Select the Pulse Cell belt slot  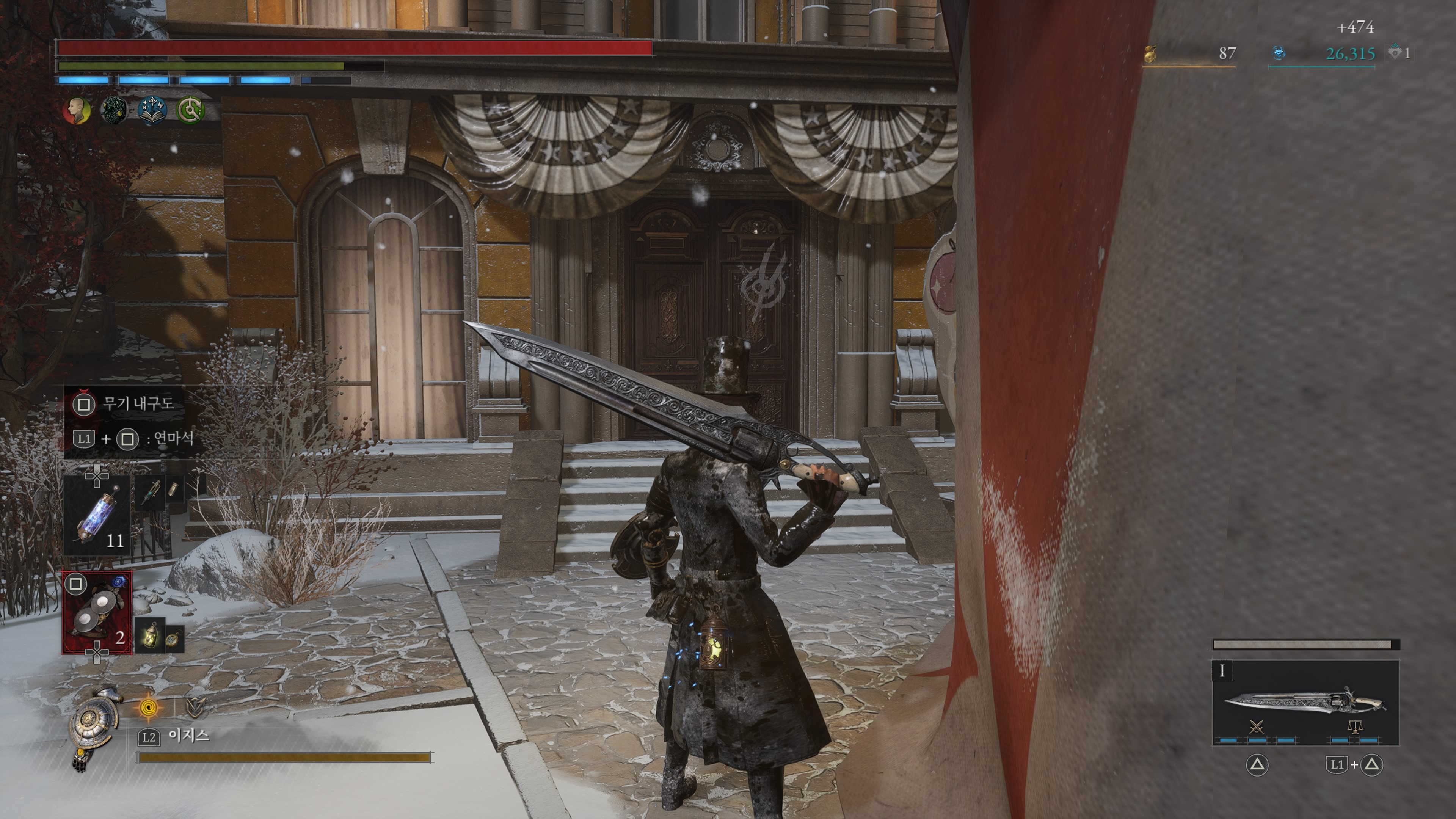97,516
